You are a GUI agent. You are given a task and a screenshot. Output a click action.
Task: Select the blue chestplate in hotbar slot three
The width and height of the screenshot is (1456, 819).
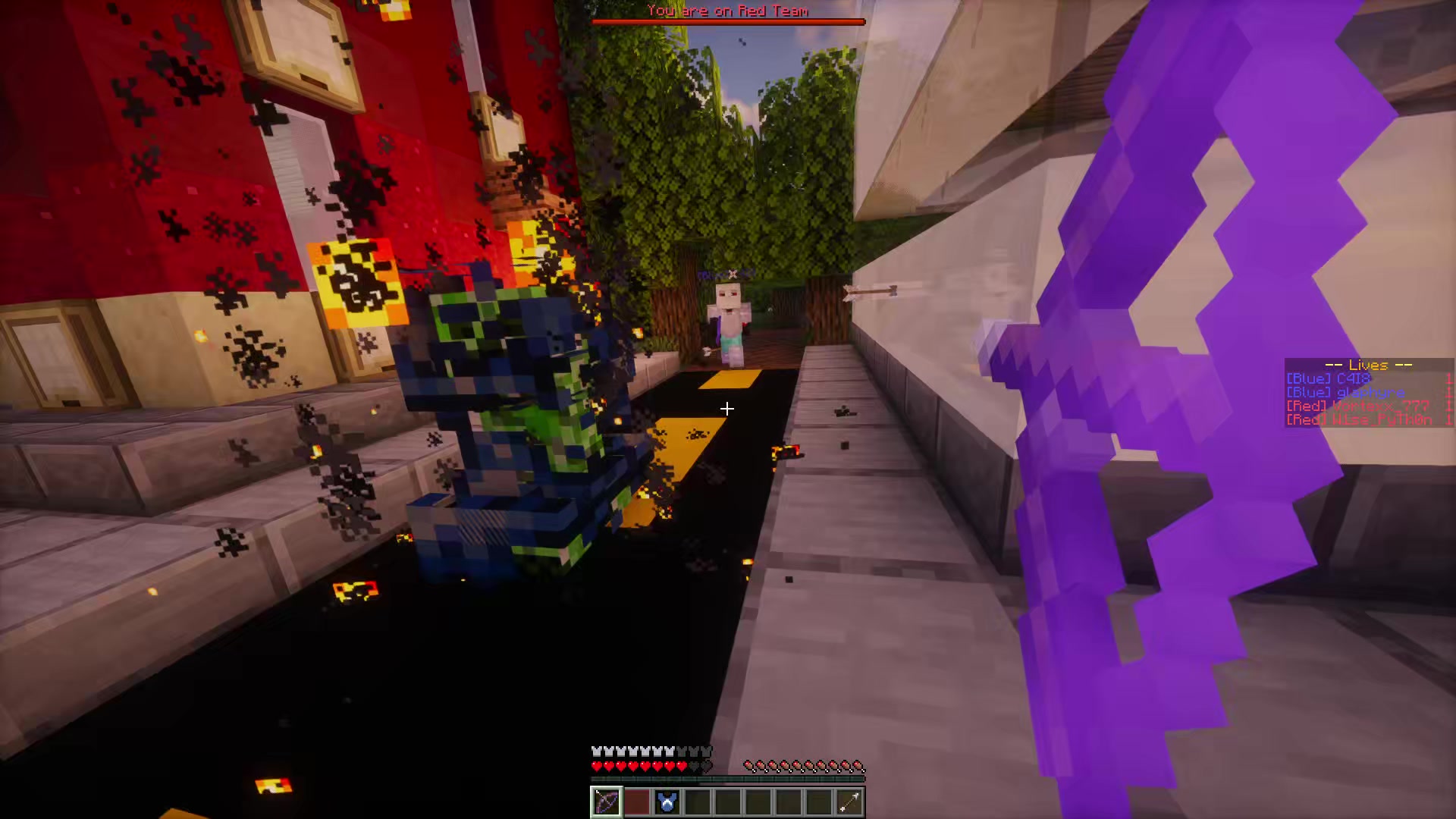pos(667,802)
